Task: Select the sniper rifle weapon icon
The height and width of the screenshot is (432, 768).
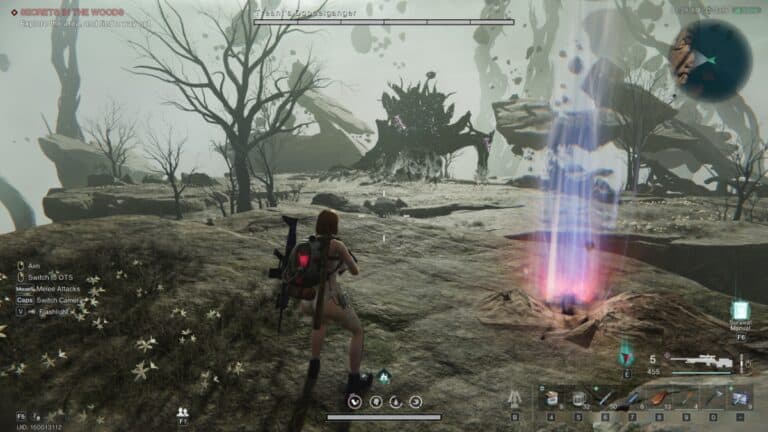Action: (x=700, y=361)
